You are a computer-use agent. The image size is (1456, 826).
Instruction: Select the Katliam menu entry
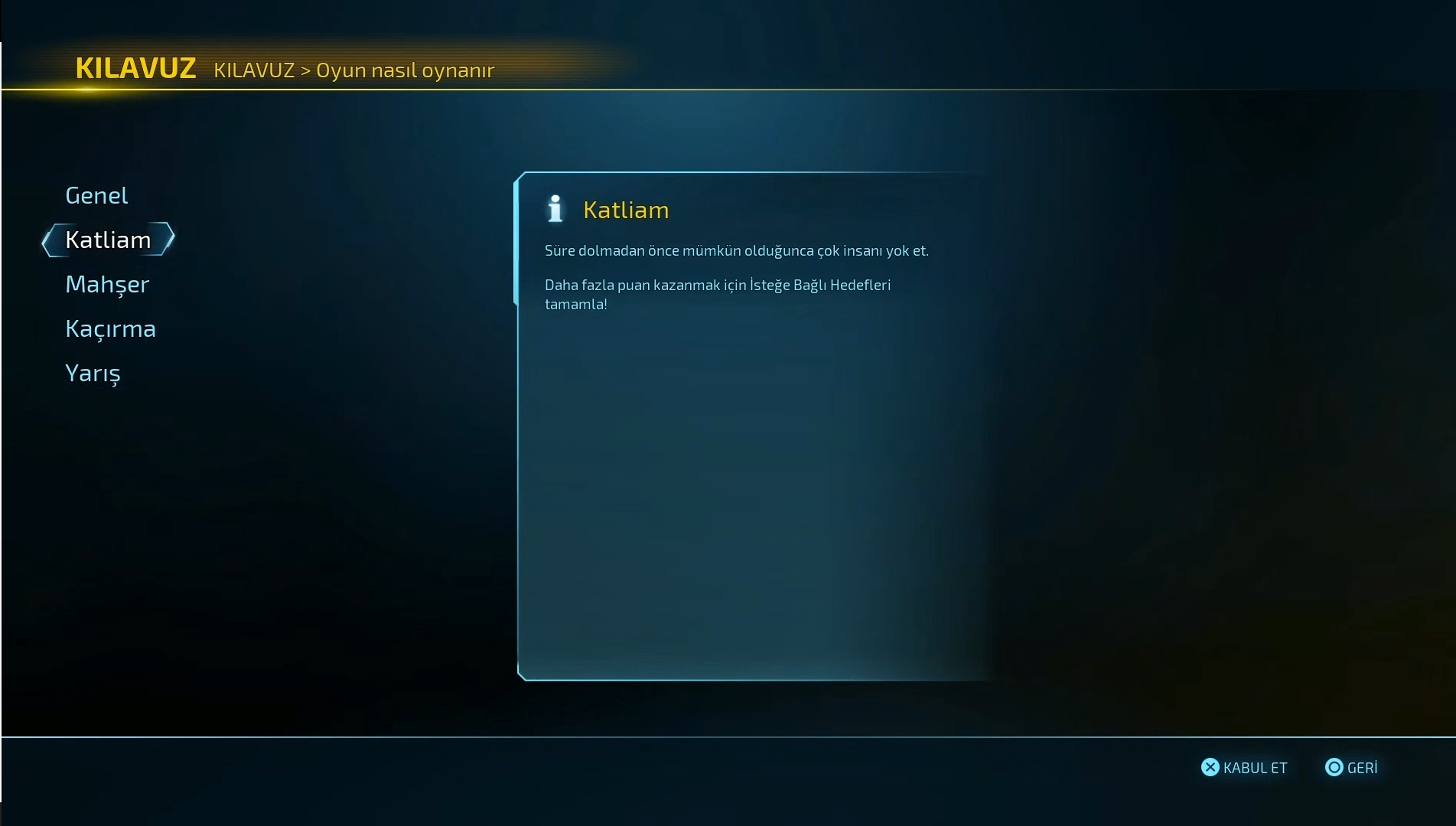(x=108, y=240)
